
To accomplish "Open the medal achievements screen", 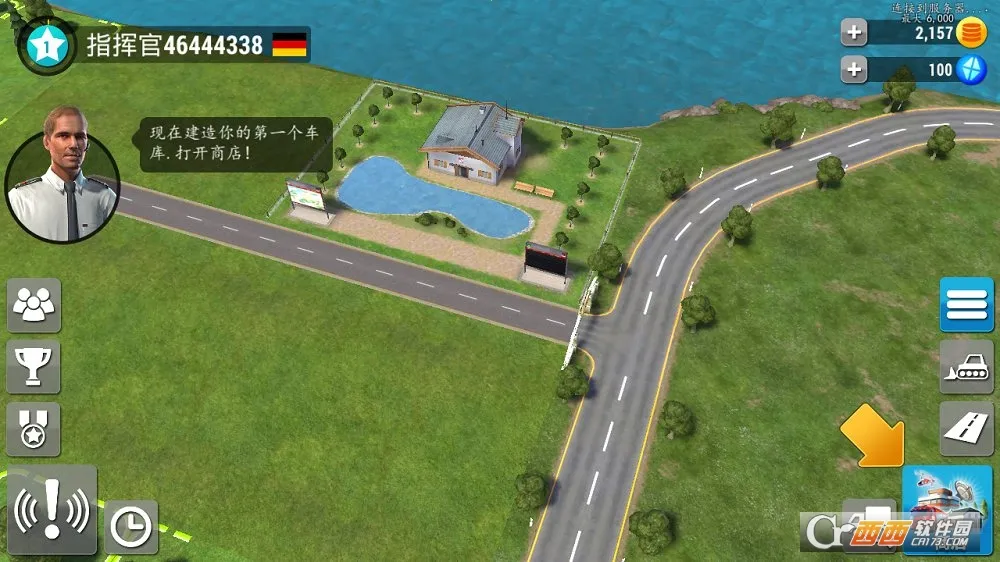I will pos(34,429).
